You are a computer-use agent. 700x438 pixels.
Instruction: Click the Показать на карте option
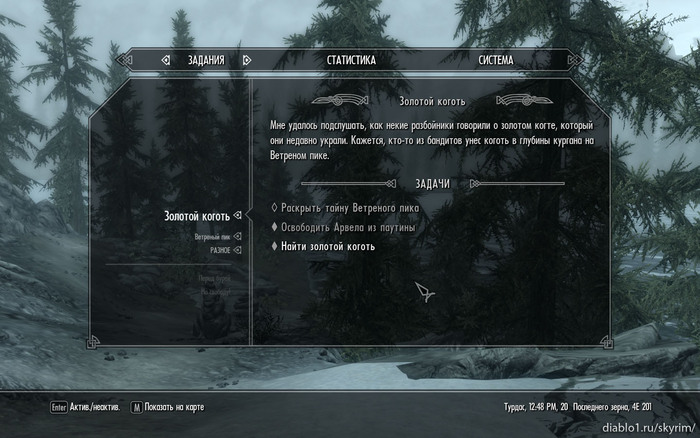[186, 408]
